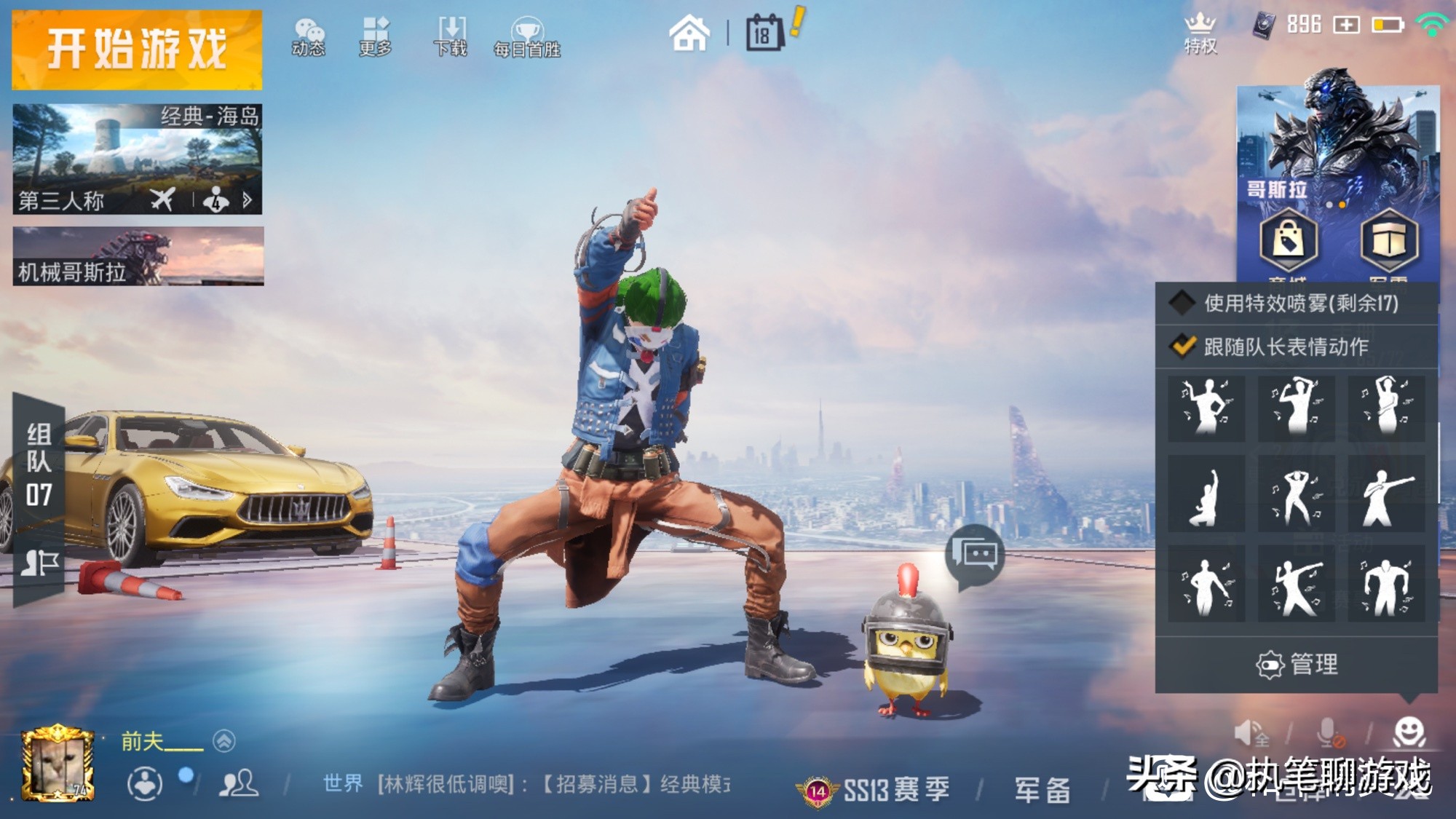Open emote 管理 management
The height and width of the screenshot is (819, 1456).
click(1297, 664)
